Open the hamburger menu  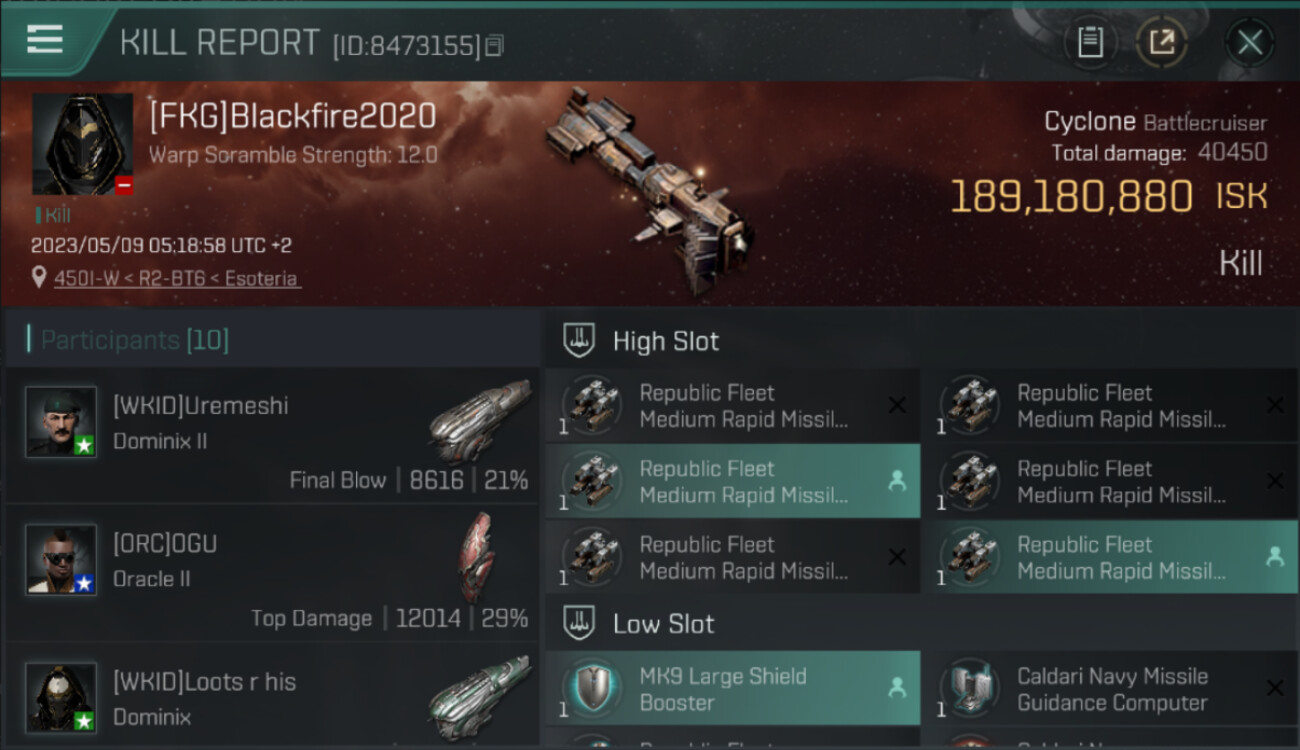pyautogui.click(x=45, y=40)
